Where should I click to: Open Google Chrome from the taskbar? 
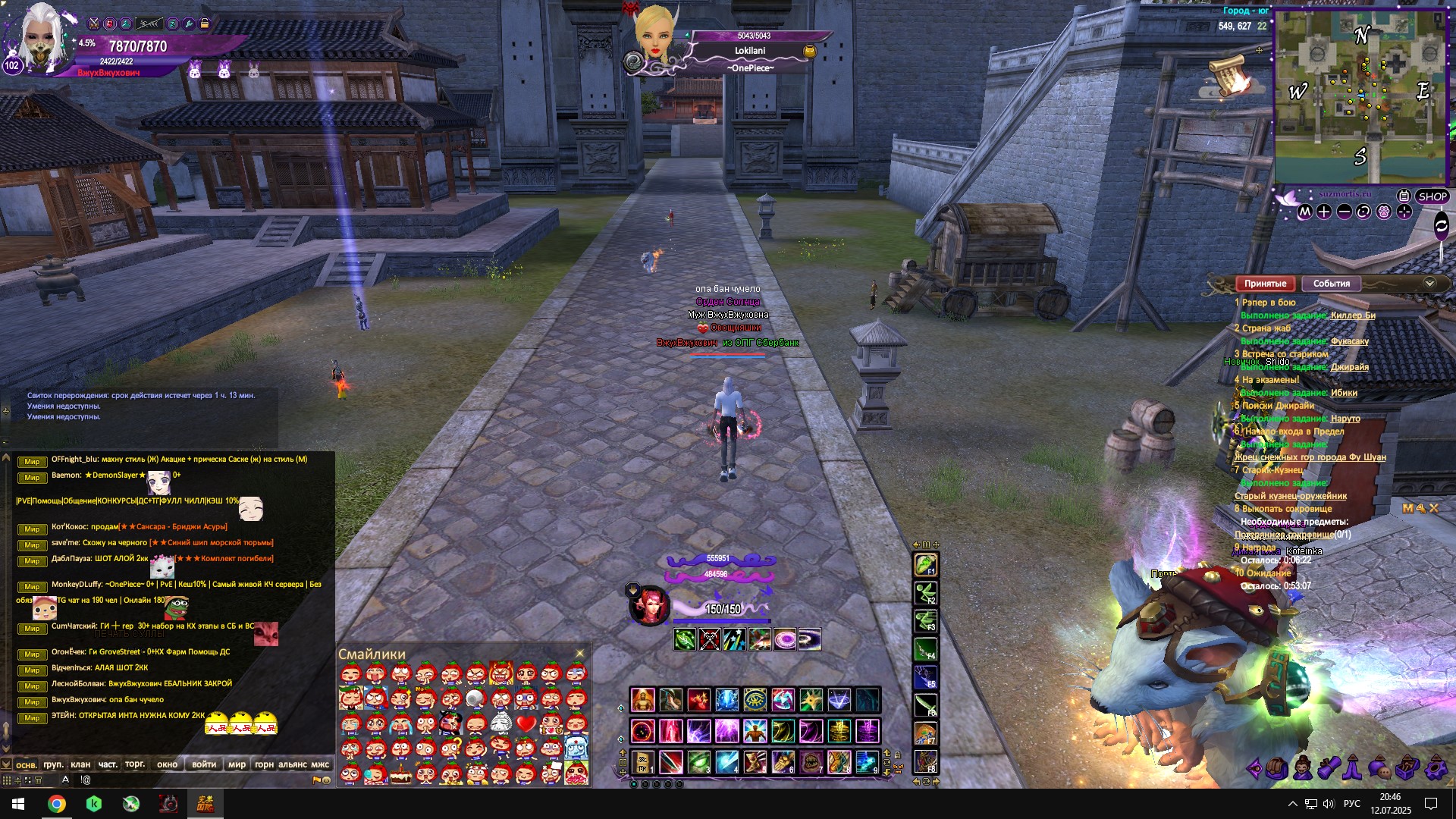(57, 804)
